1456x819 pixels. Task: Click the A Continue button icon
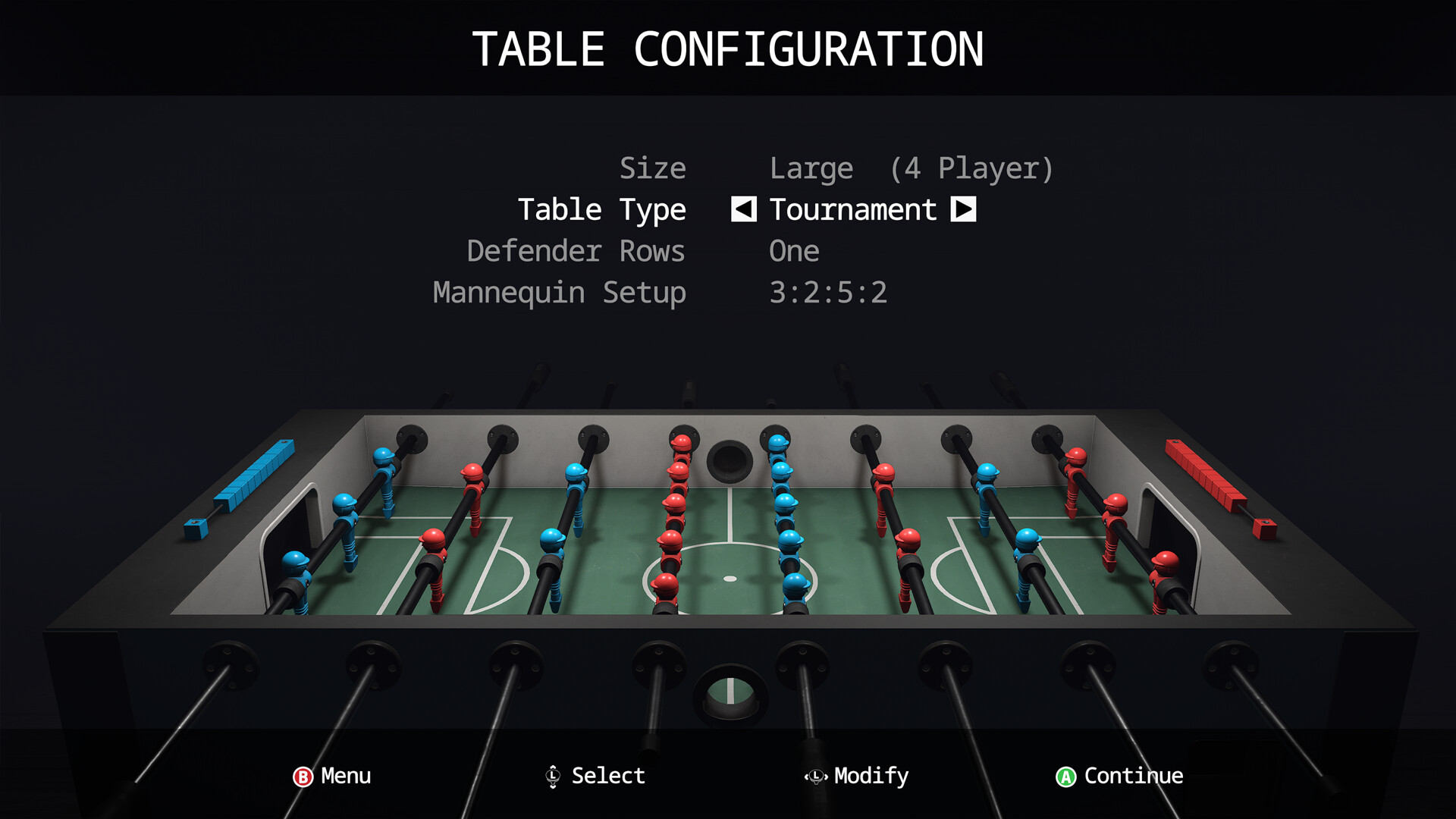click(1065, 777)
